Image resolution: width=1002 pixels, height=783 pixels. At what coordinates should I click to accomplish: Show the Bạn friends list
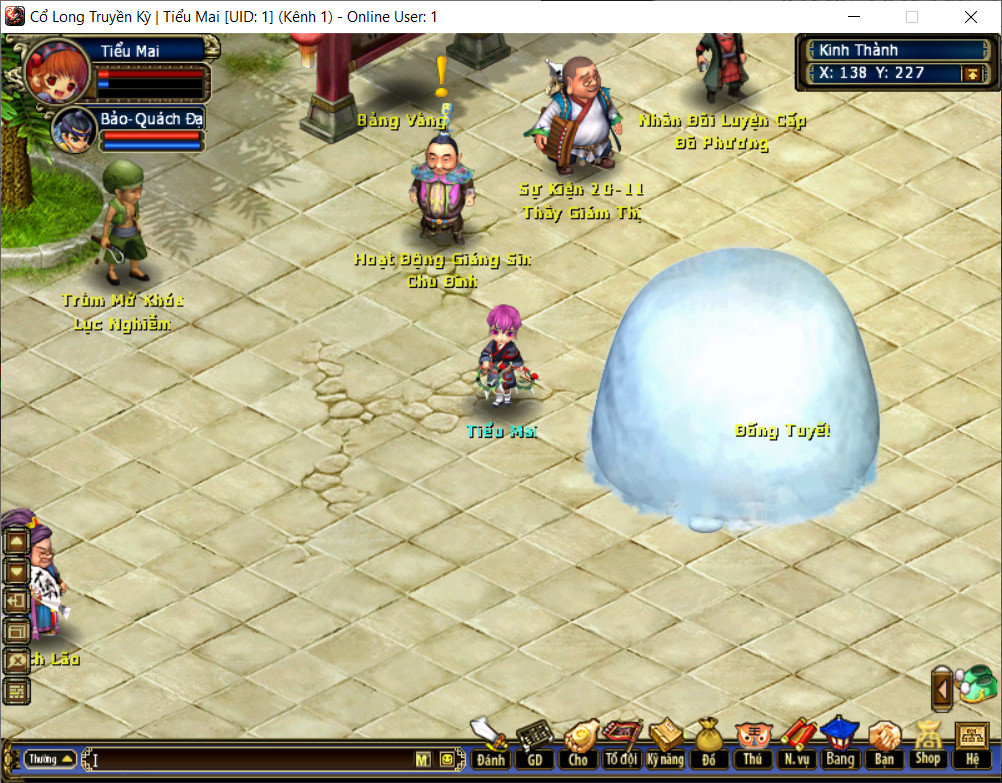(x=884, y=745)
